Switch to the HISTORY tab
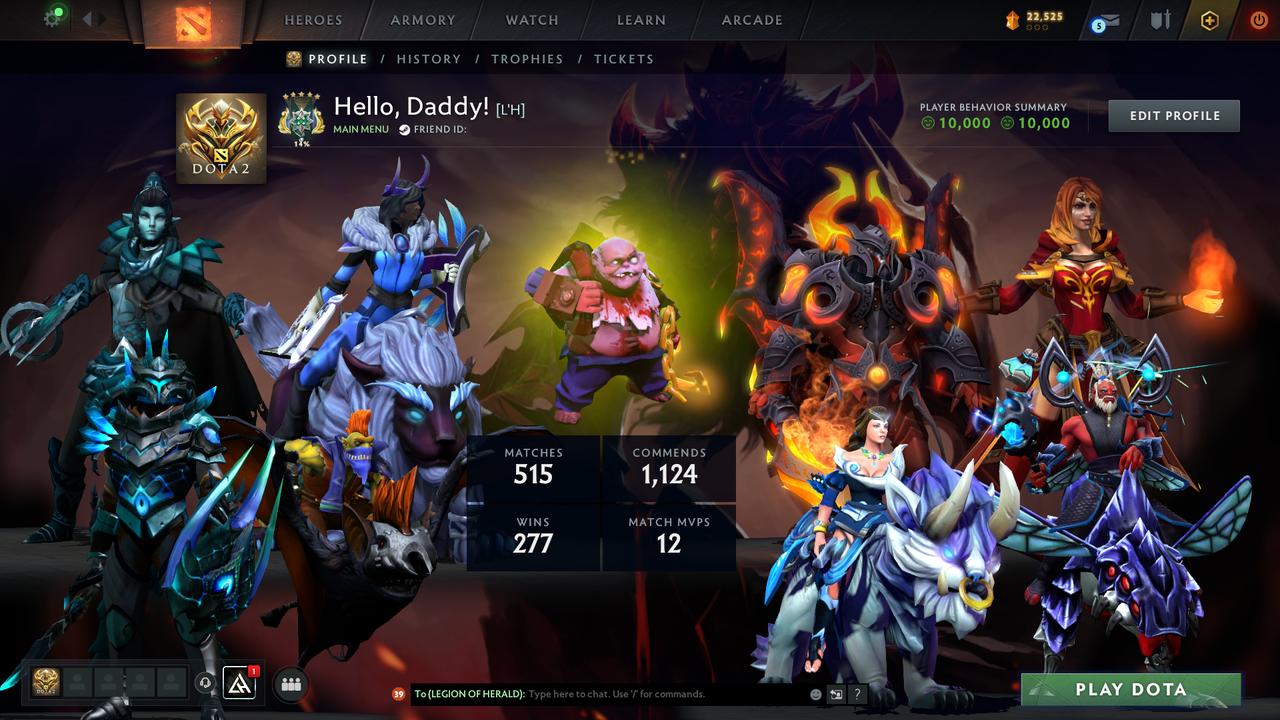This screenshot has width=1280, height=720. pos(429,59)
